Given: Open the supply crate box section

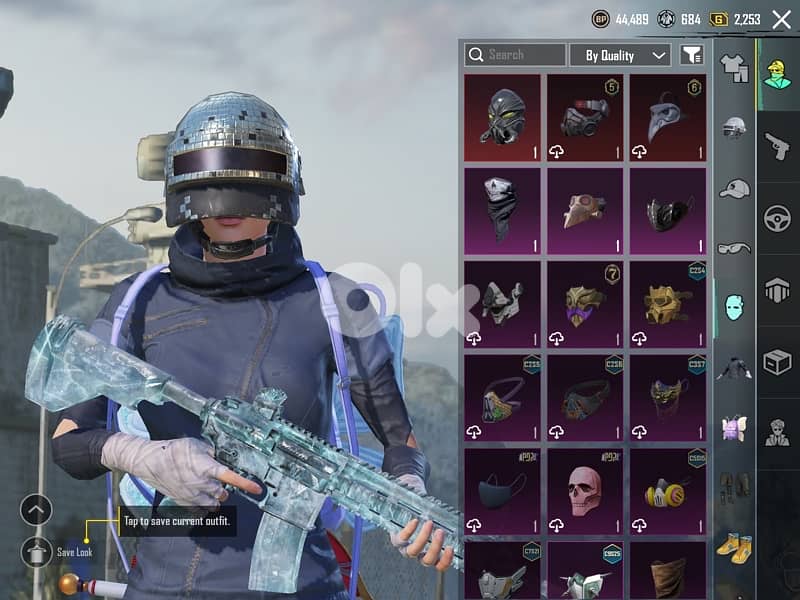Looking at the screenshot, I should (x=777, y=362).
